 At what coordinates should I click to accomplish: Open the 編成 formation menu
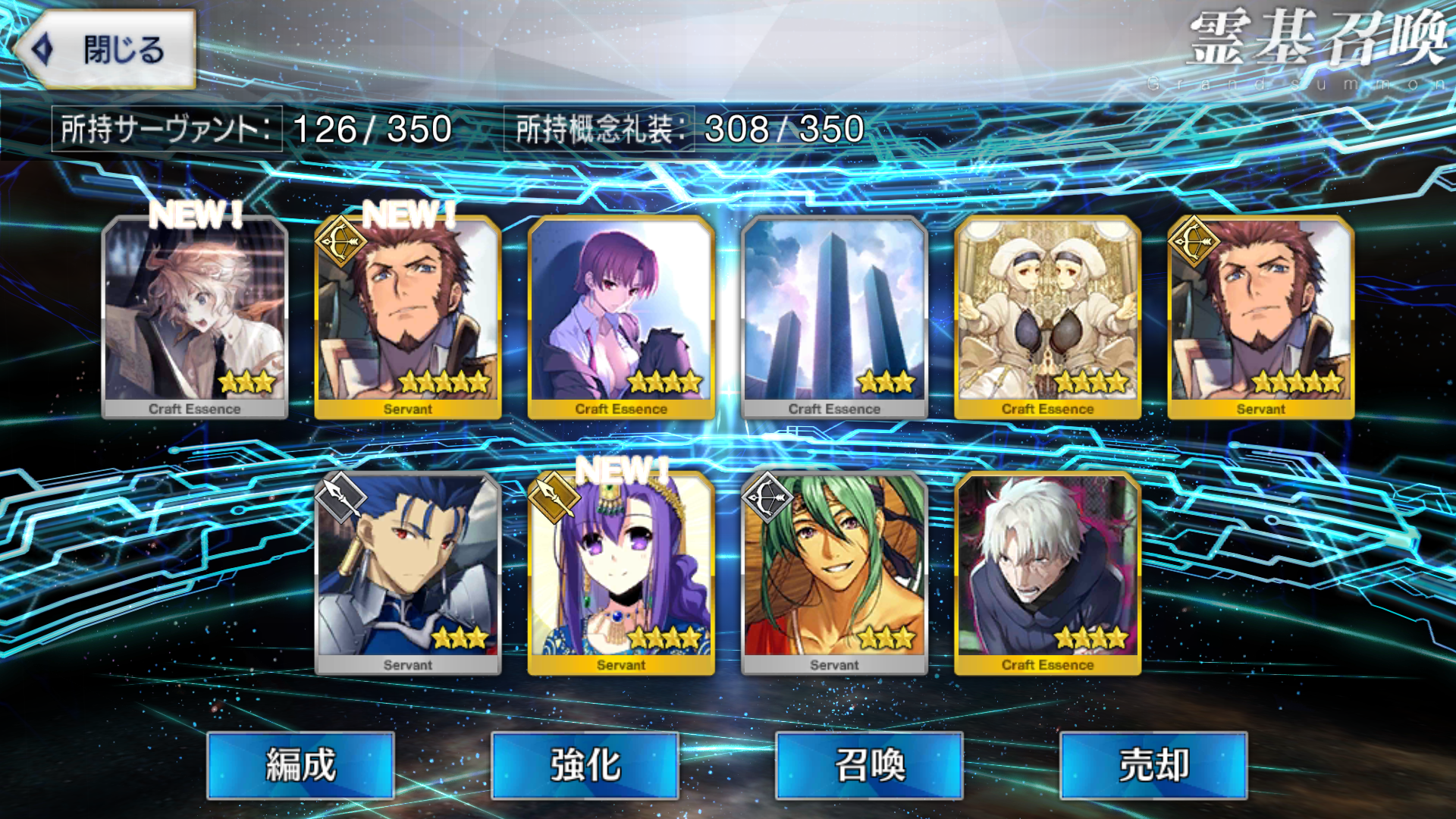coord(300,764)
